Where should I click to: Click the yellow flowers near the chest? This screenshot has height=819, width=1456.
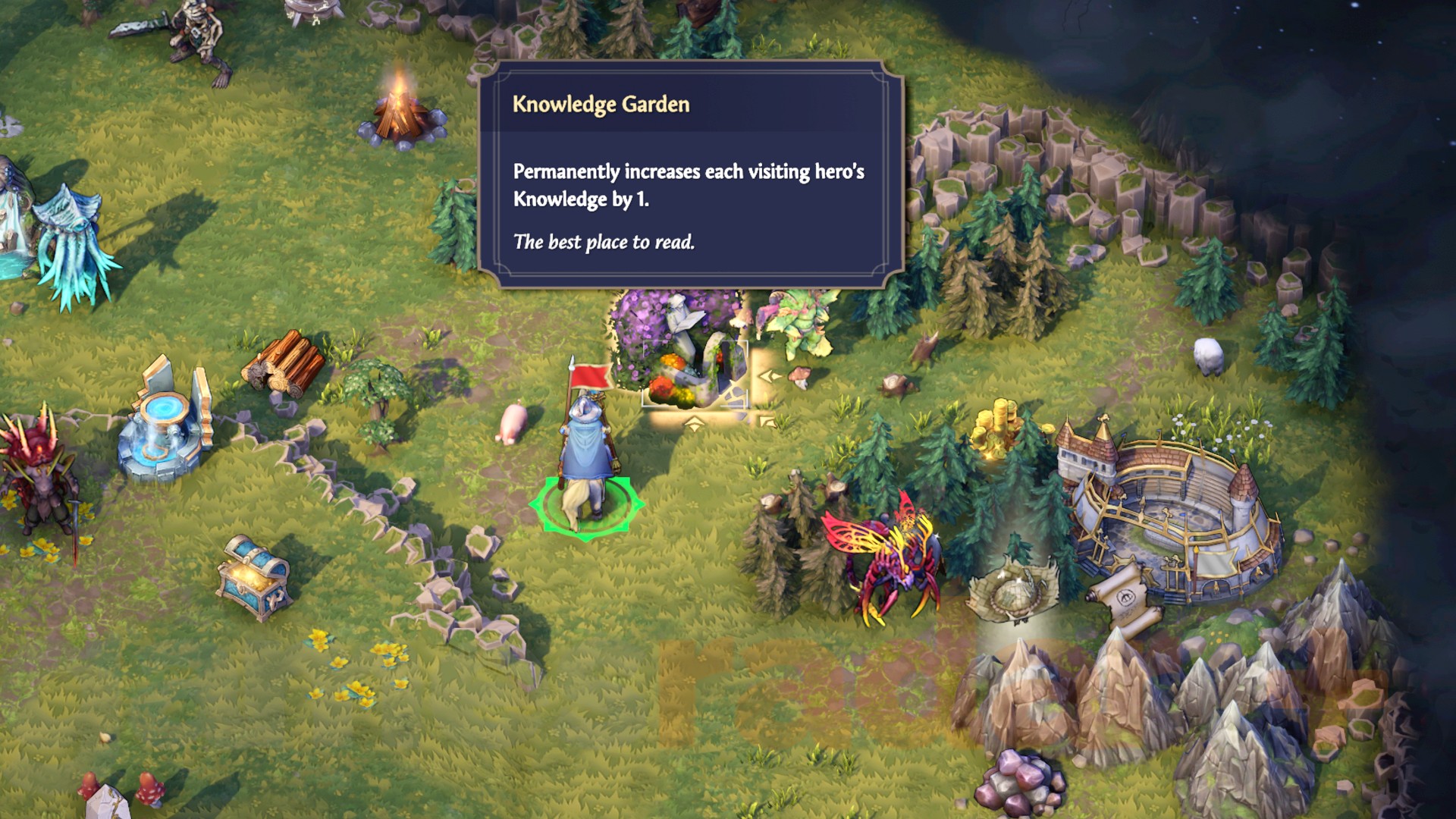[349, 667]
